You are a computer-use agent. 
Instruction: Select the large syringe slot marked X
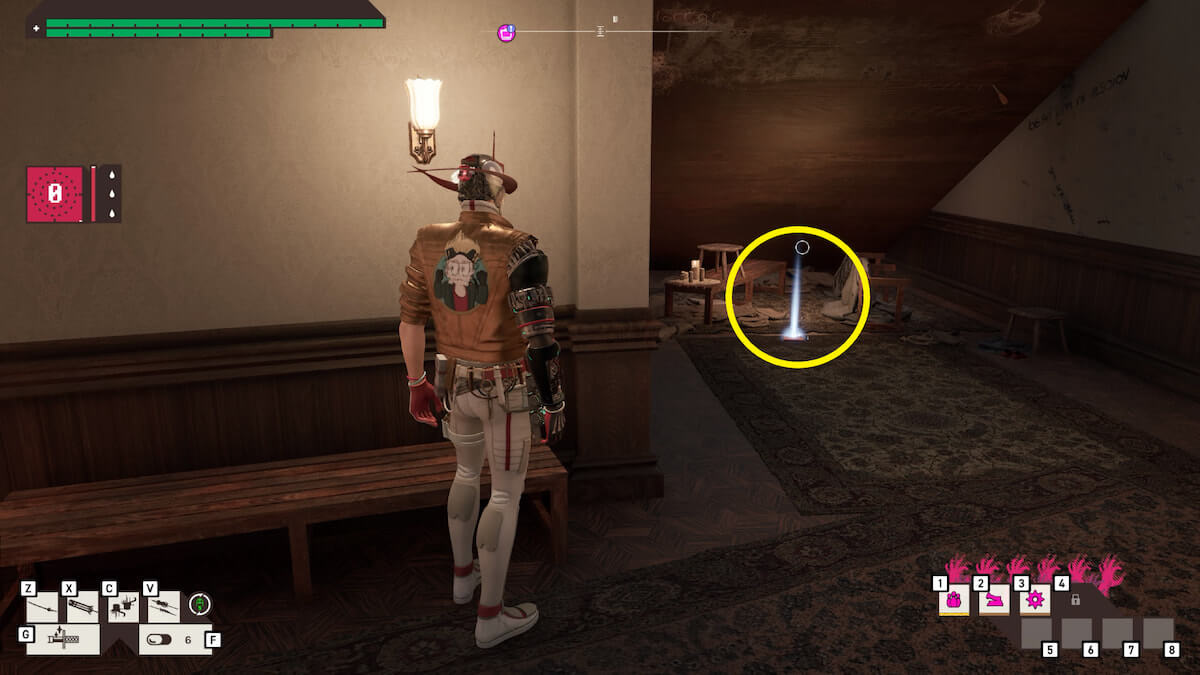pyautogui.click(x=83, y=607)
